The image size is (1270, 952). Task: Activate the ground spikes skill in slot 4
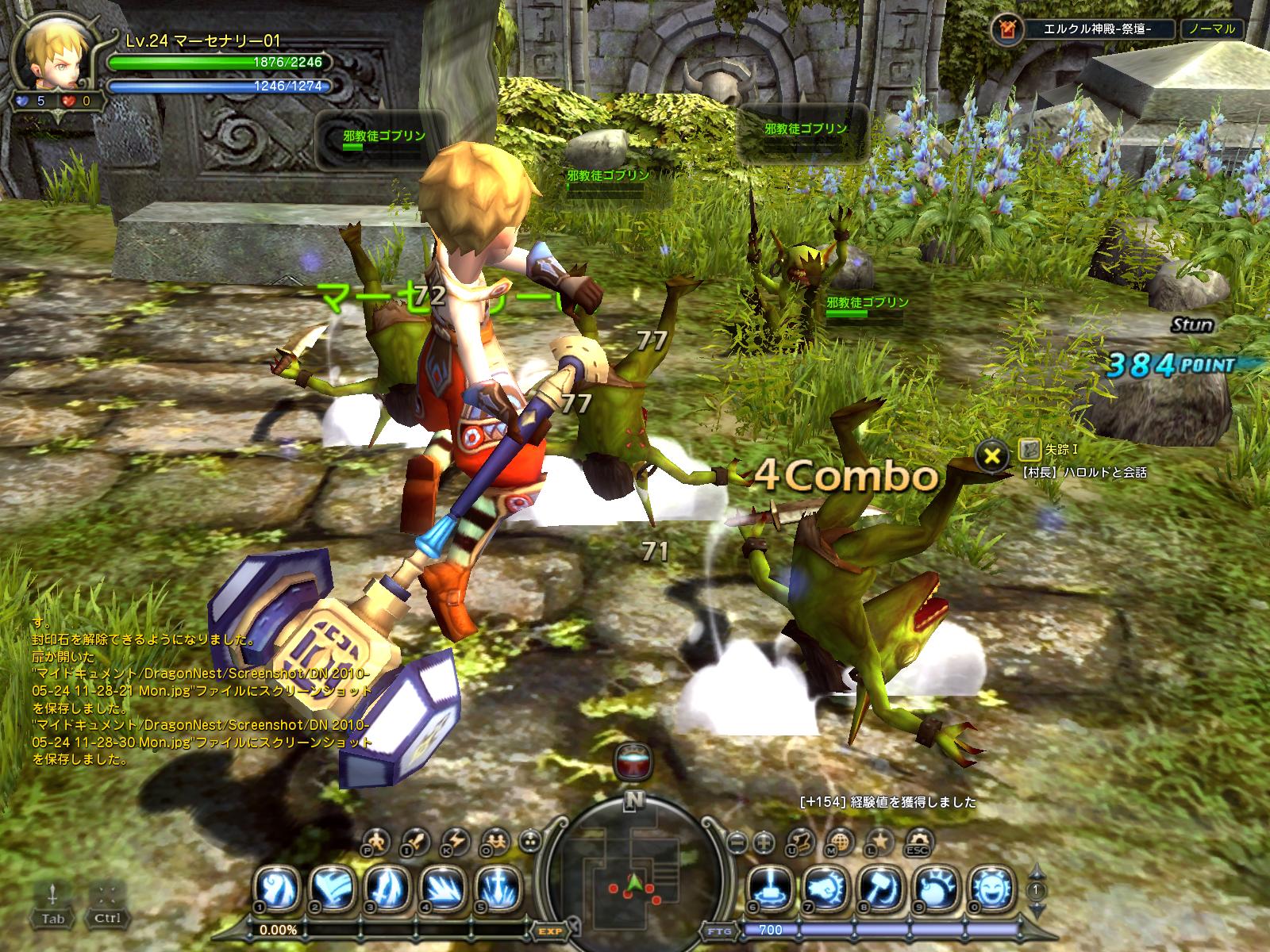[444, 885]
